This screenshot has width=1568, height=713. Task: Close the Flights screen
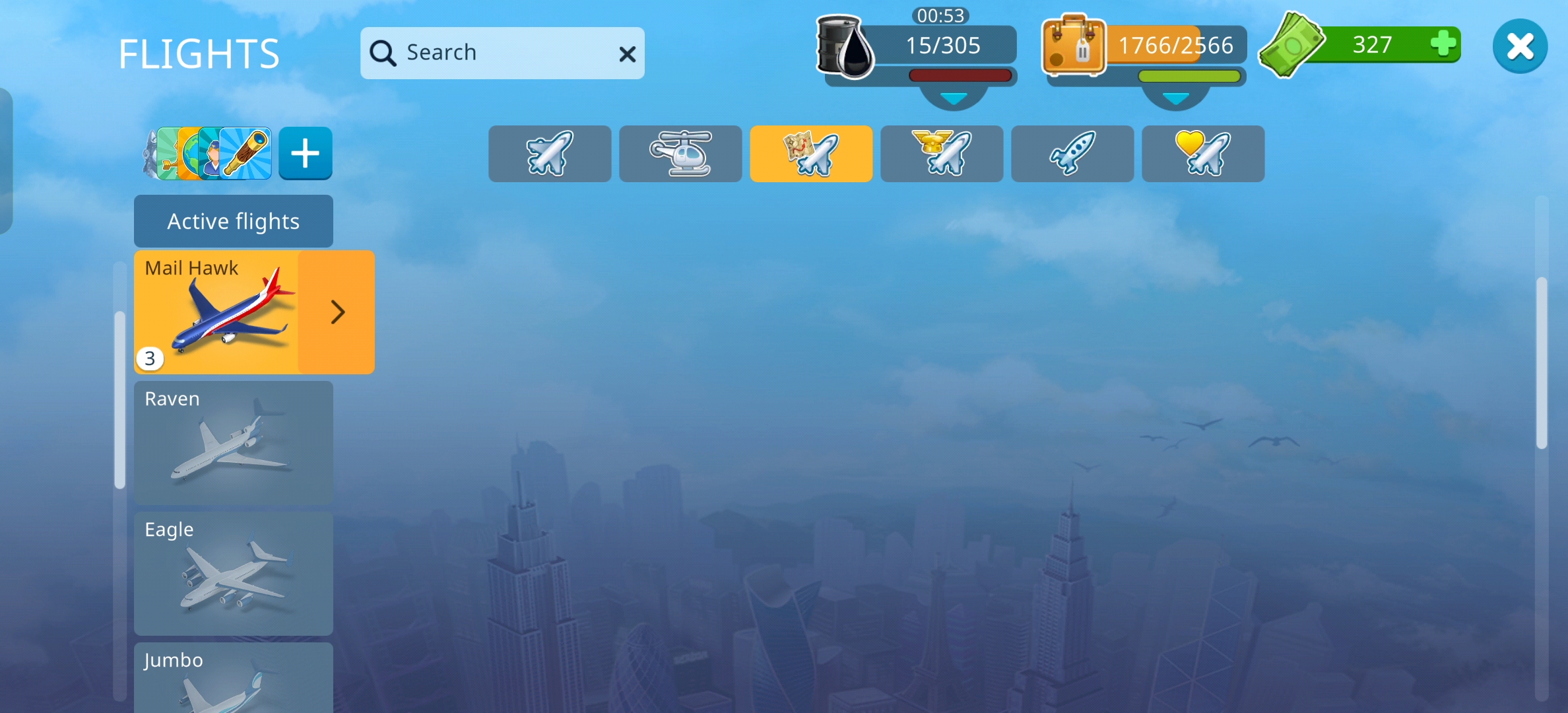(x=1519, y=47)
